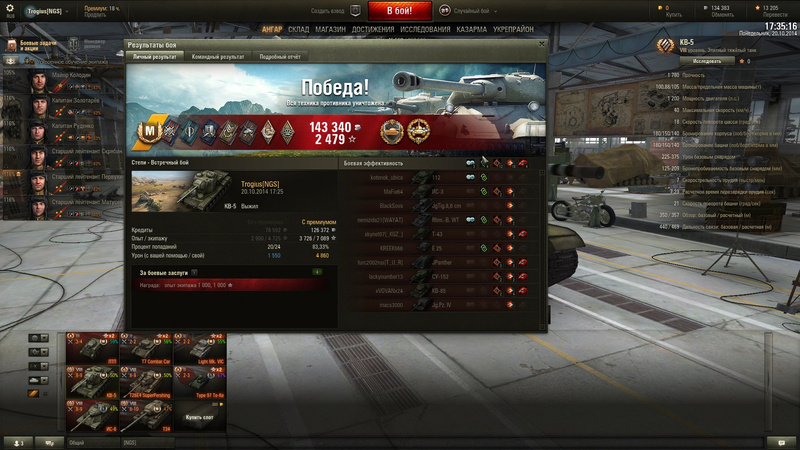Open the УКРЕПРАЙОН section
Viewport: 800px width, 450px height.
pos(514,29)
